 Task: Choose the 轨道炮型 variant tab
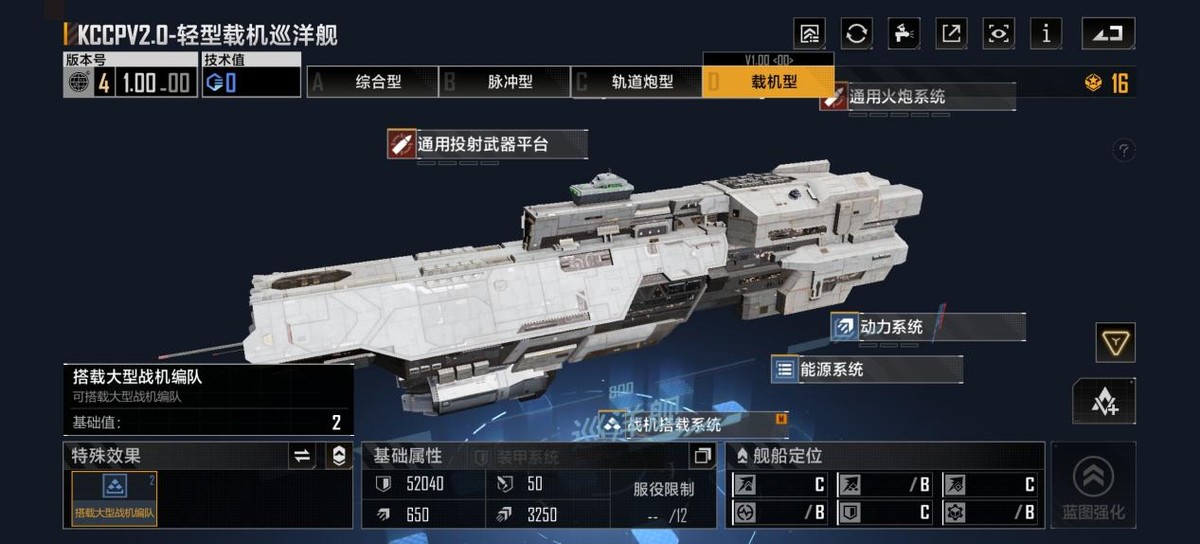pos(636,82)
